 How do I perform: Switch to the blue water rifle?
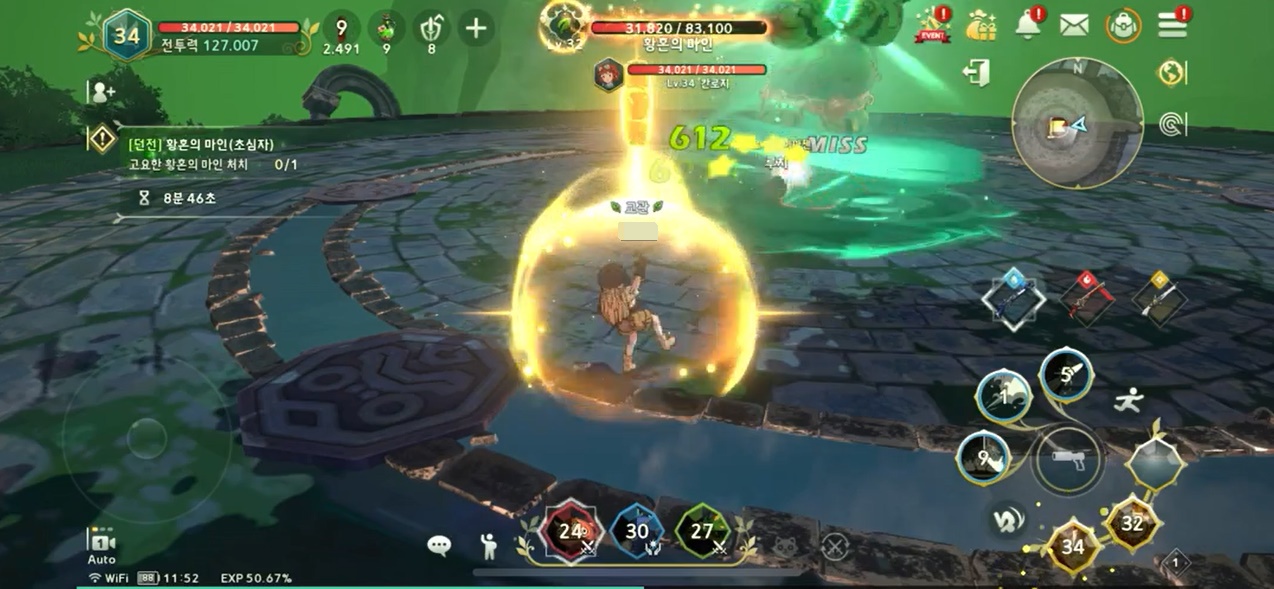(1013, 298)
